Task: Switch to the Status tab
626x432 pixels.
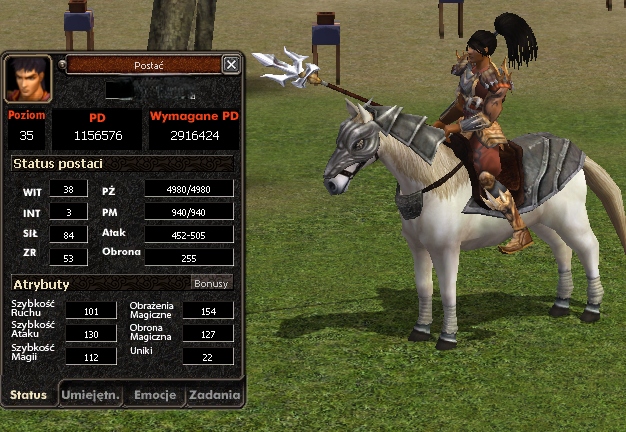Action: click(28, 395)
